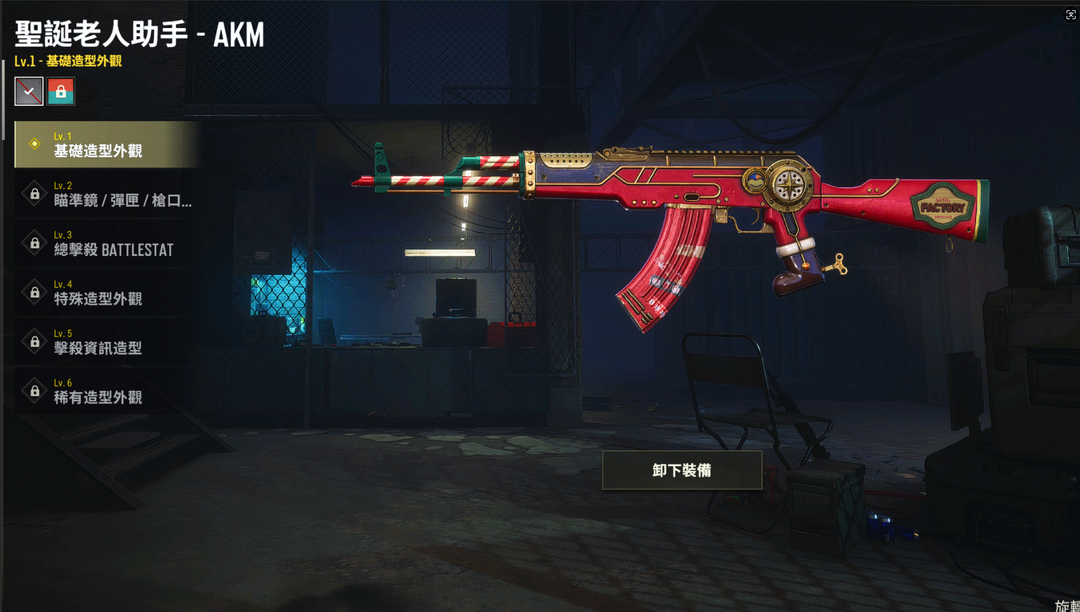Click the 卸下裝備 unequip button
The height and width of the screenshot is (612, 1080).
click(x=682, y=470)
